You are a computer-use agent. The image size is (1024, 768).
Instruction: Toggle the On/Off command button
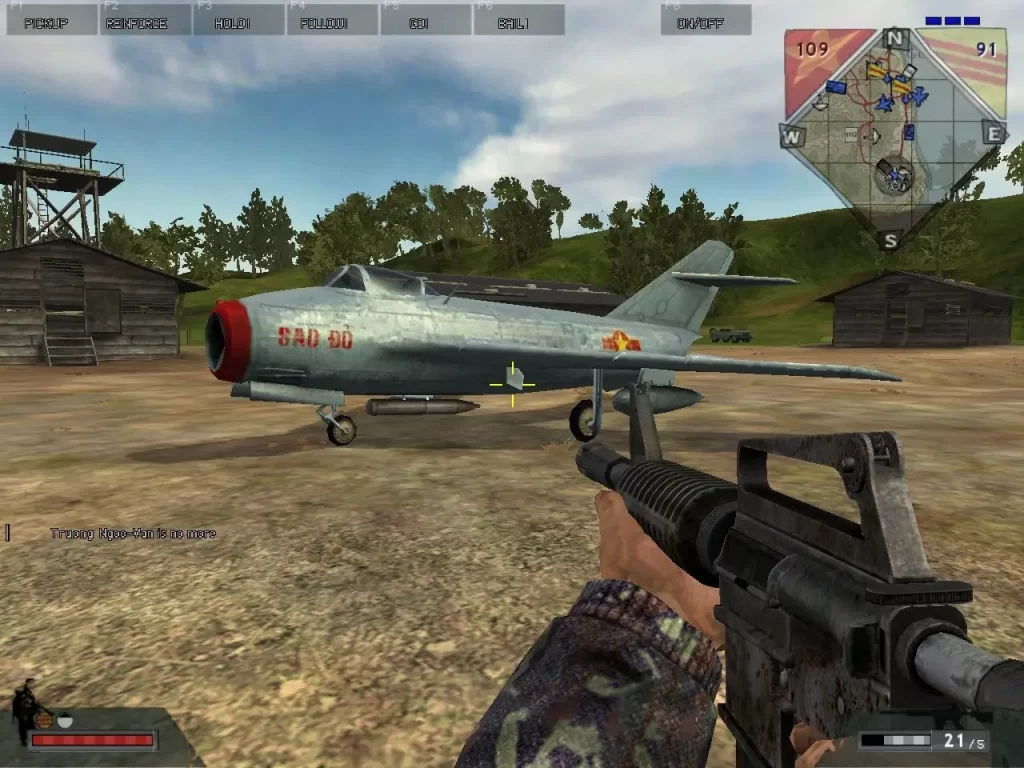coord(706,20)
